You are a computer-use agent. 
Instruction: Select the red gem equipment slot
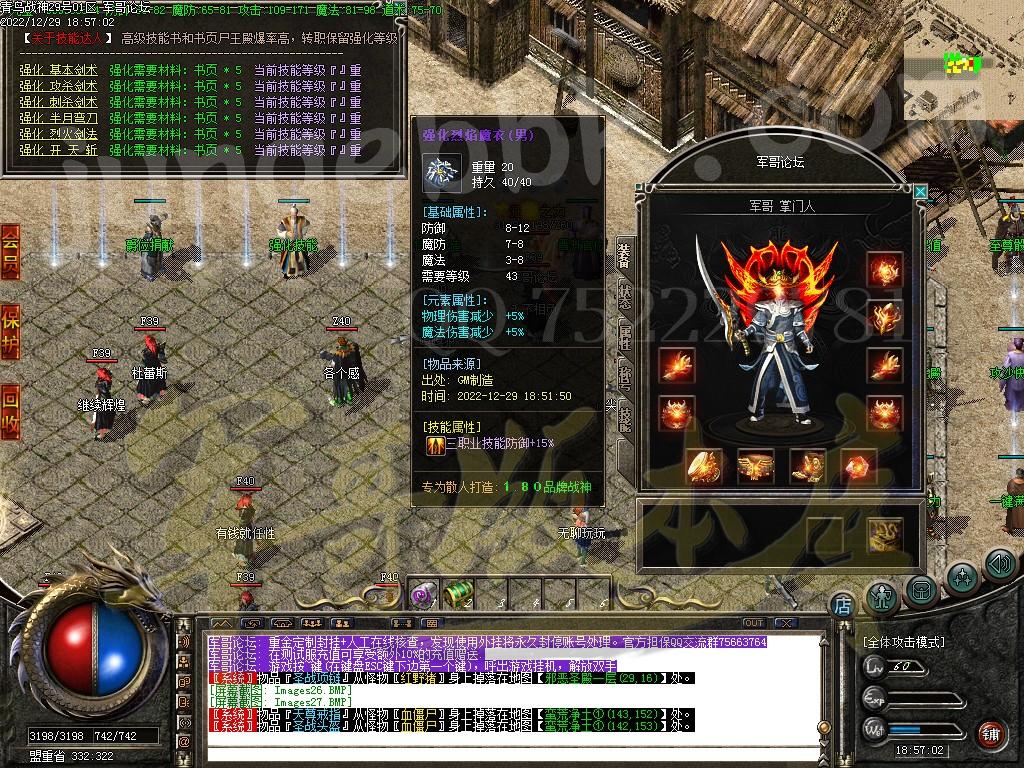[x=858, y=466]
